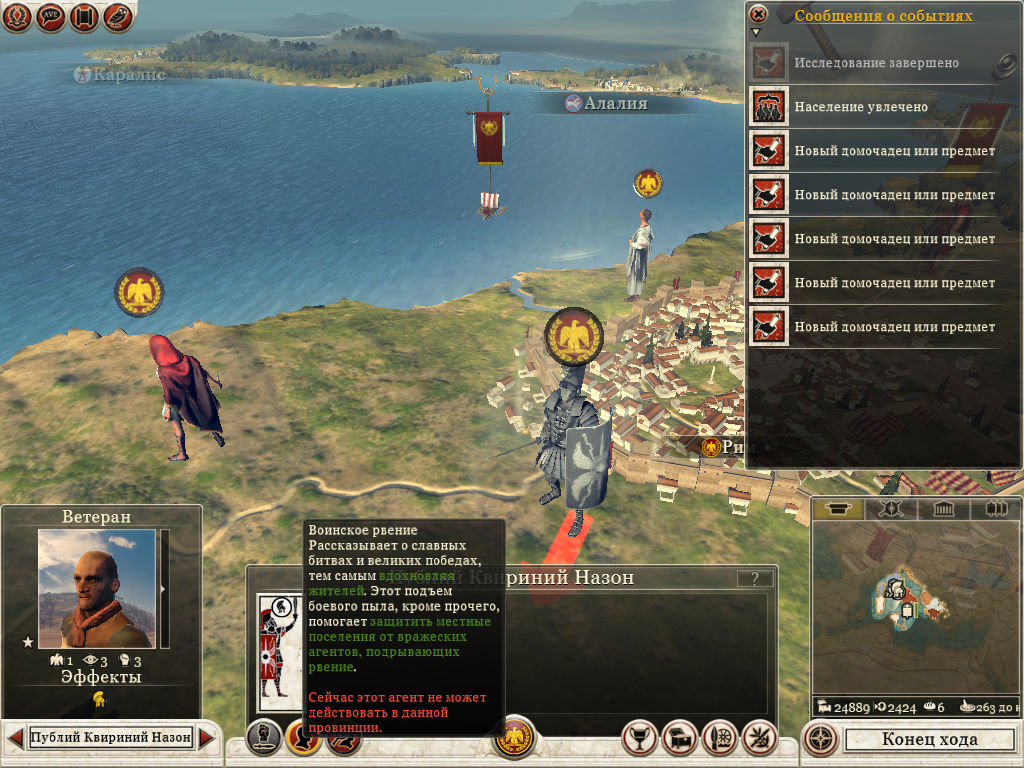This screenshot has width=1024, height=768.
Task: Open the owl advisor button
Action: [x=118, y=17]
